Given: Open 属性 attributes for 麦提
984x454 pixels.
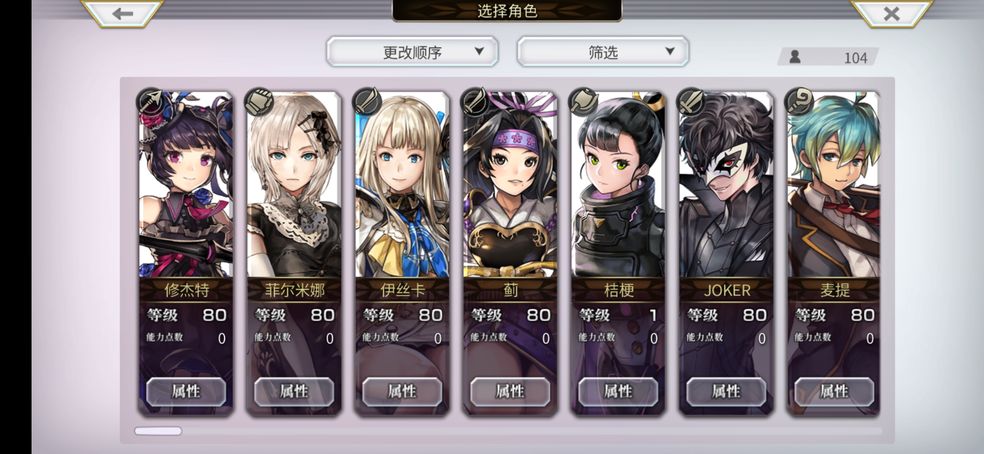Looking at the screenshot, I should click(833, 391).
